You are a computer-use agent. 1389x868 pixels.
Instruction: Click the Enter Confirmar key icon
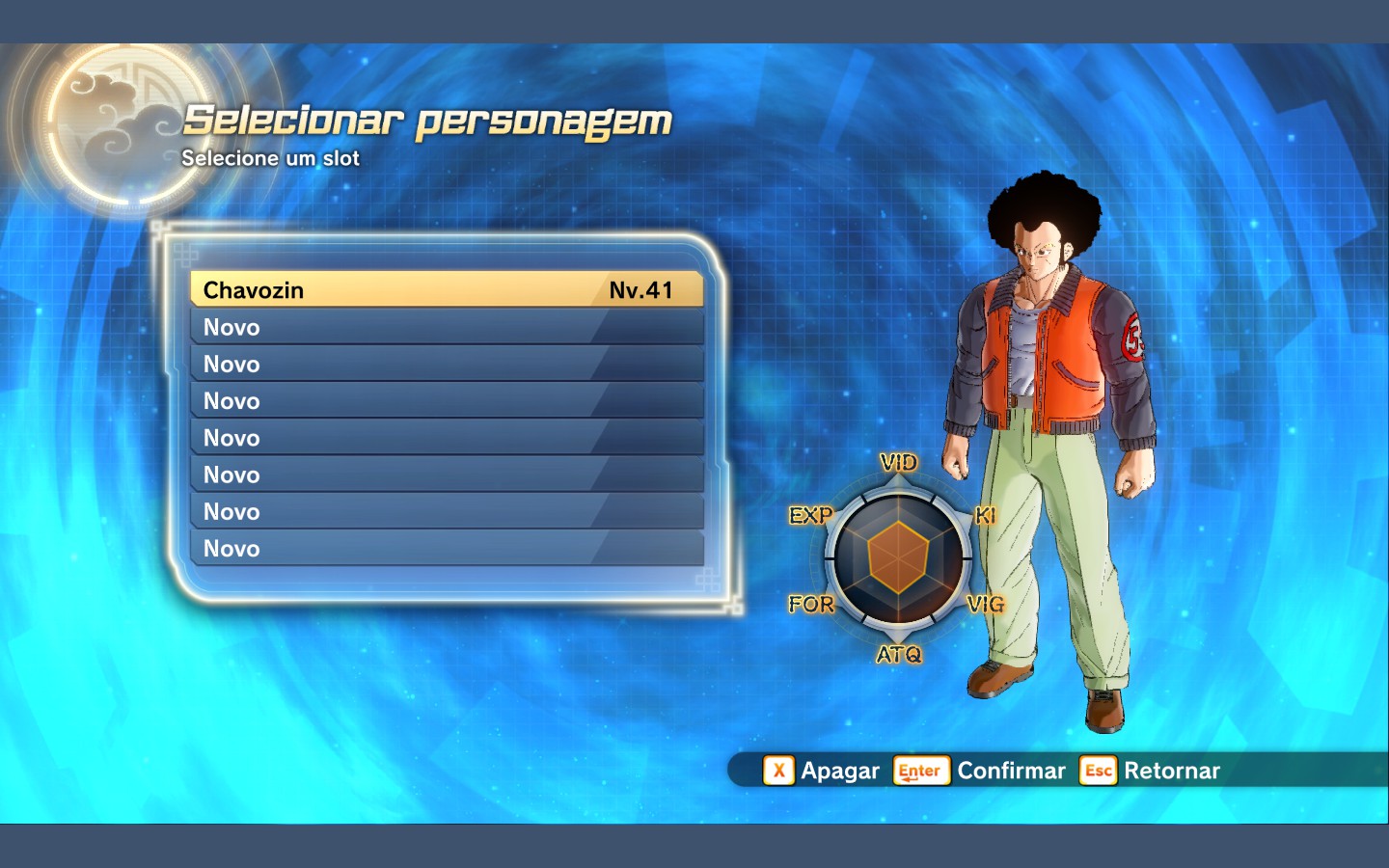point(919,771)
